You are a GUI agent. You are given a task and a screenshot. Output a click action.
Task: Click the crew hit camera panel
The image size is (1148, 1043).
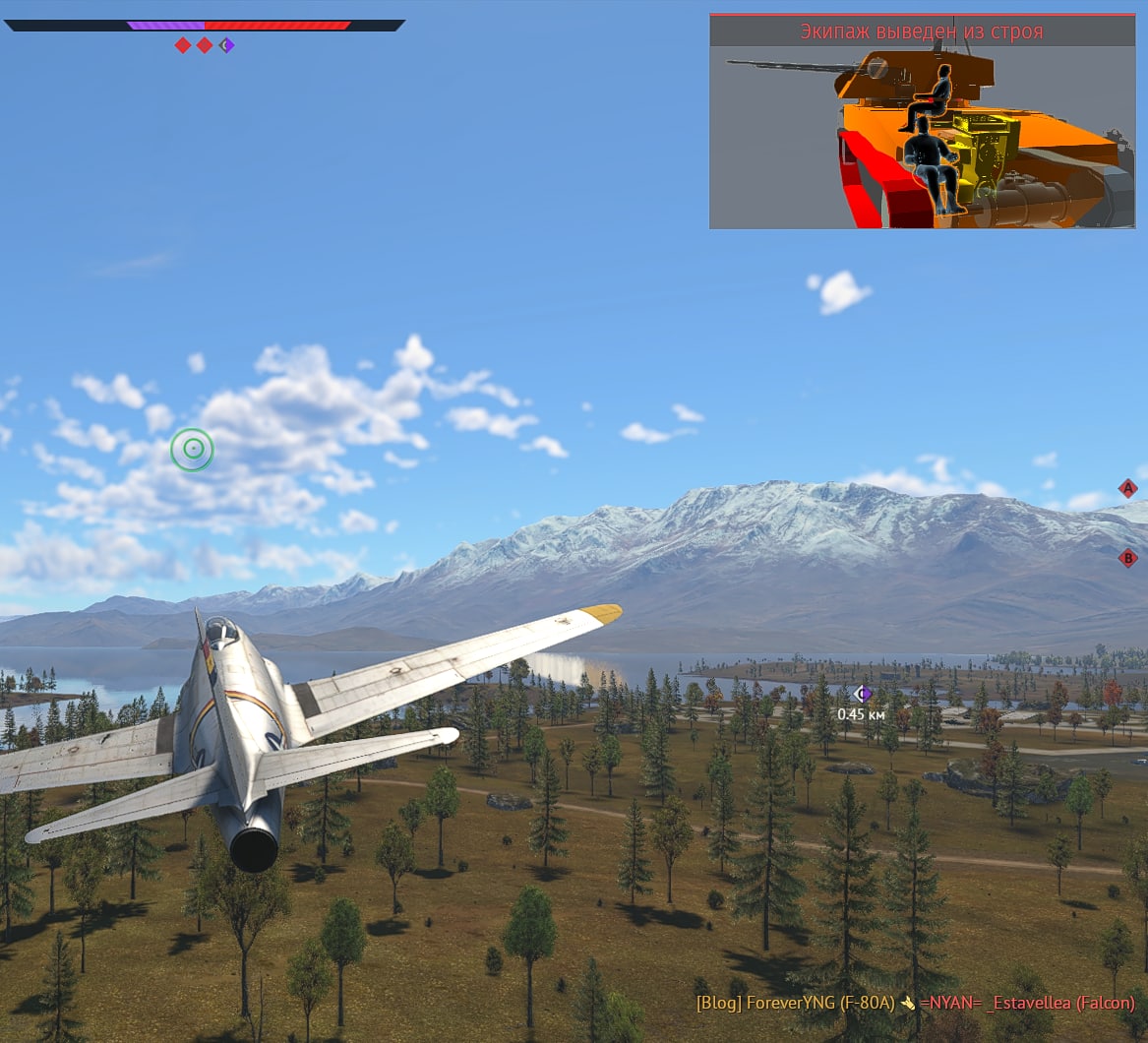tap(922, 121)
